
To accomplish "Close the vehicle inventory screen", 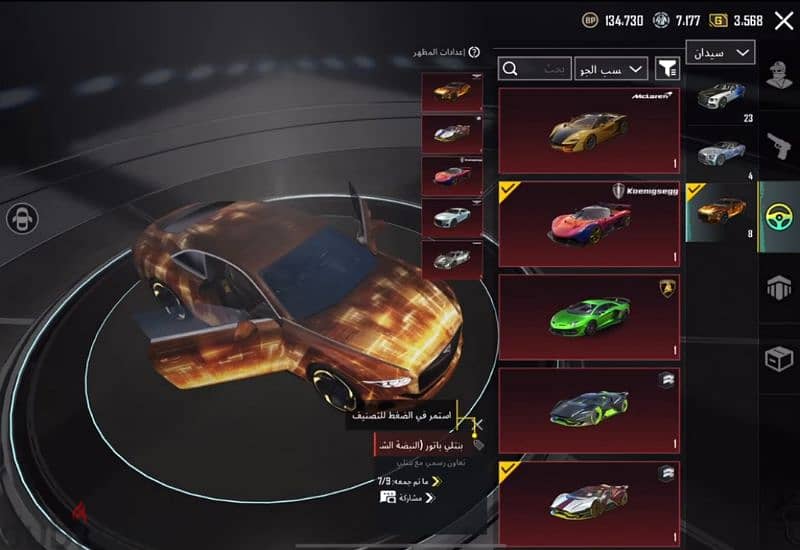I will point(783,20).
